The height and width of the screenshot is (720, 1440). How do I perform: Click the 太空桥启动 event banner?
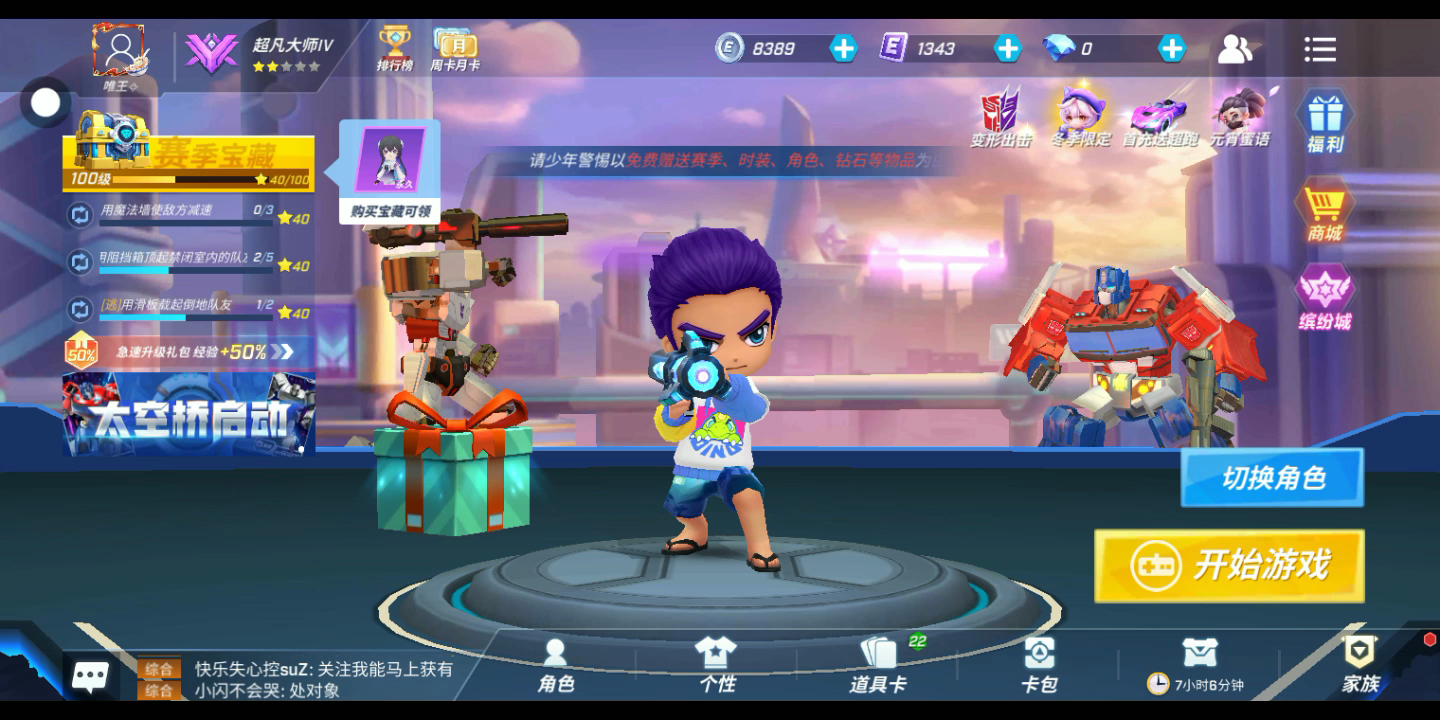pyautogui.click(x=189, y=414)
